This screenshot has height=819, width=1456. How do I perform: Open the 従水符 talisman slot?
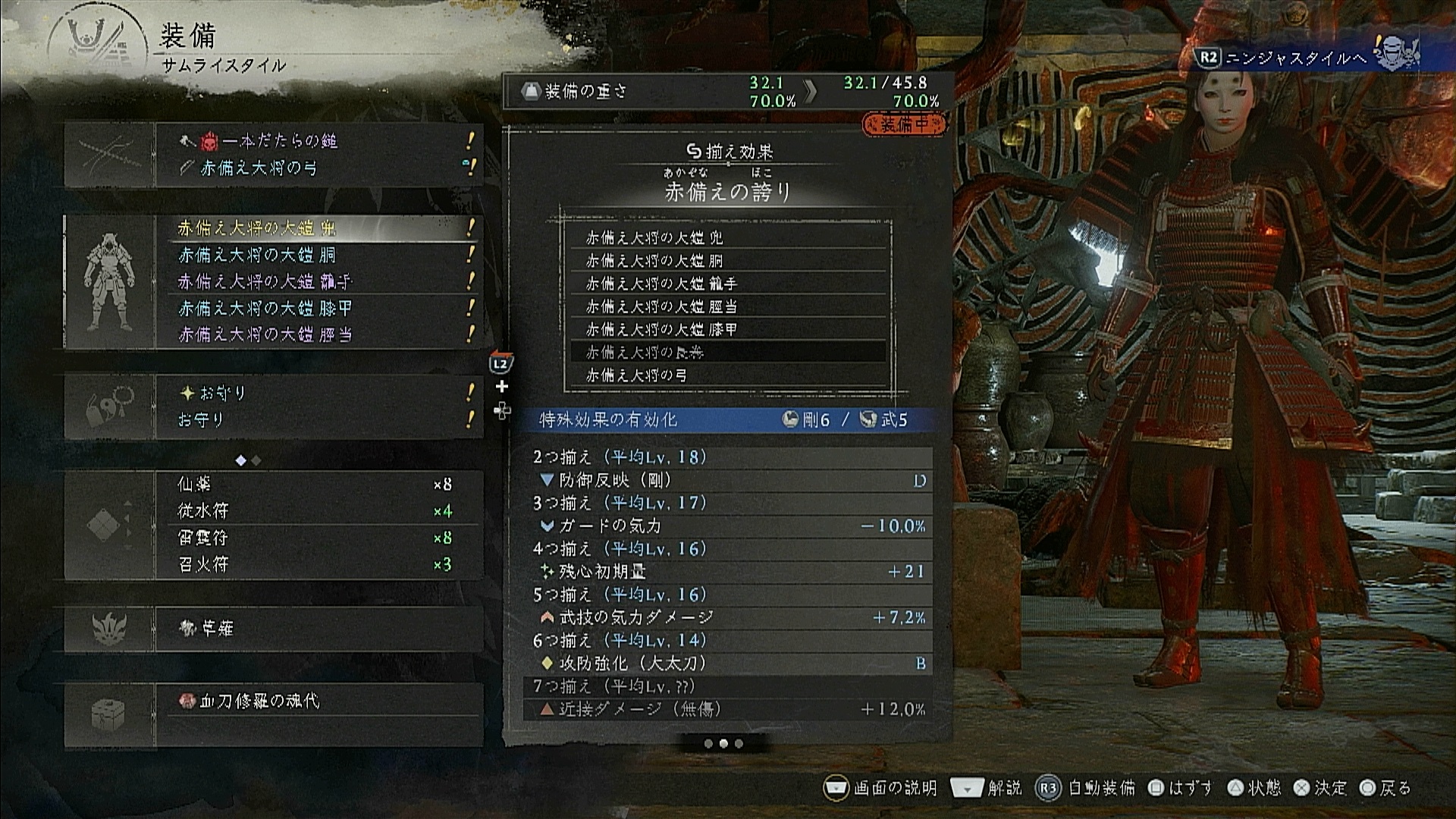(318, 511)
